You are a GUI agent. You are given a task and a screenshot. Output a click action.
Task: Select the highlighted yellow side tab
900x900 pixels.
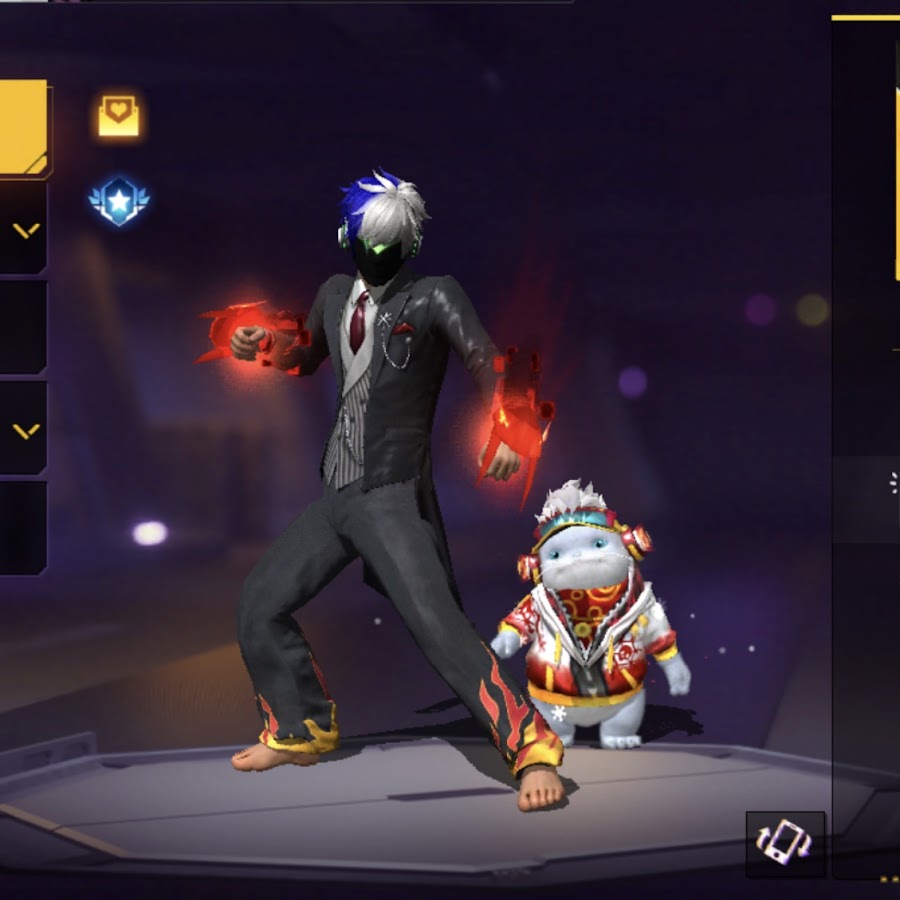(23, 127)
